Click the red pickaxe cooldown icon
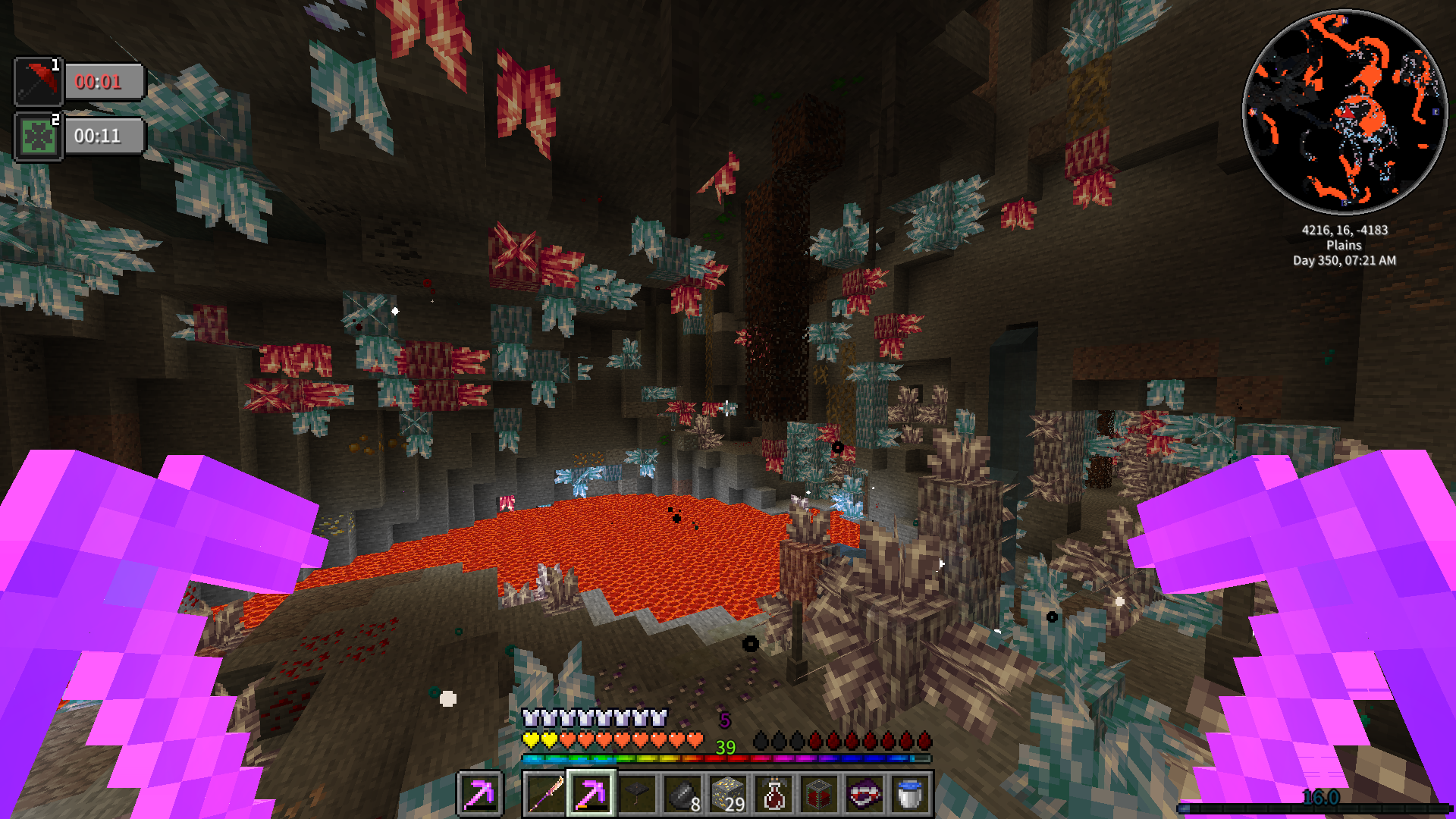1456x819 pixels. 38,82
